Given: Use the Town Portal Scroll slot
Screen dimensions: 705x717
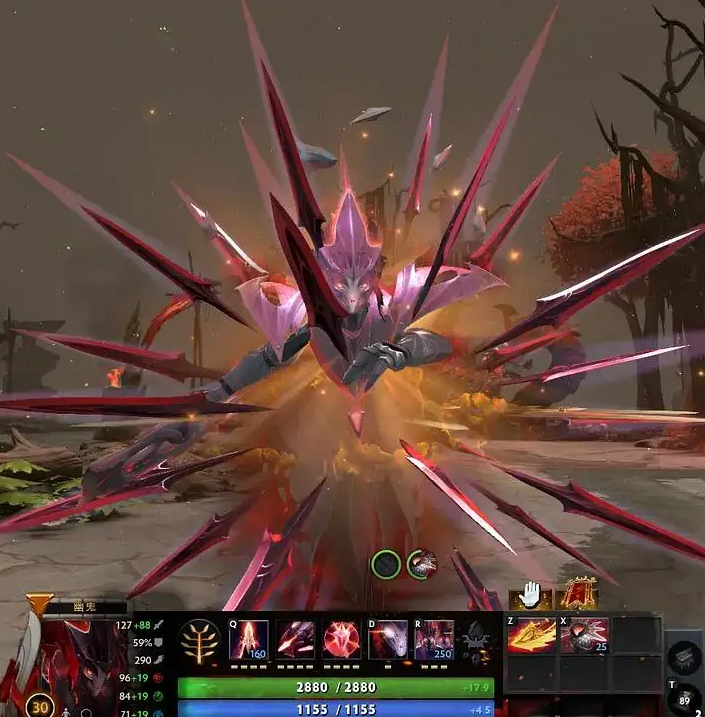Looking at the screenshot, I should click(x=683, y=701).
